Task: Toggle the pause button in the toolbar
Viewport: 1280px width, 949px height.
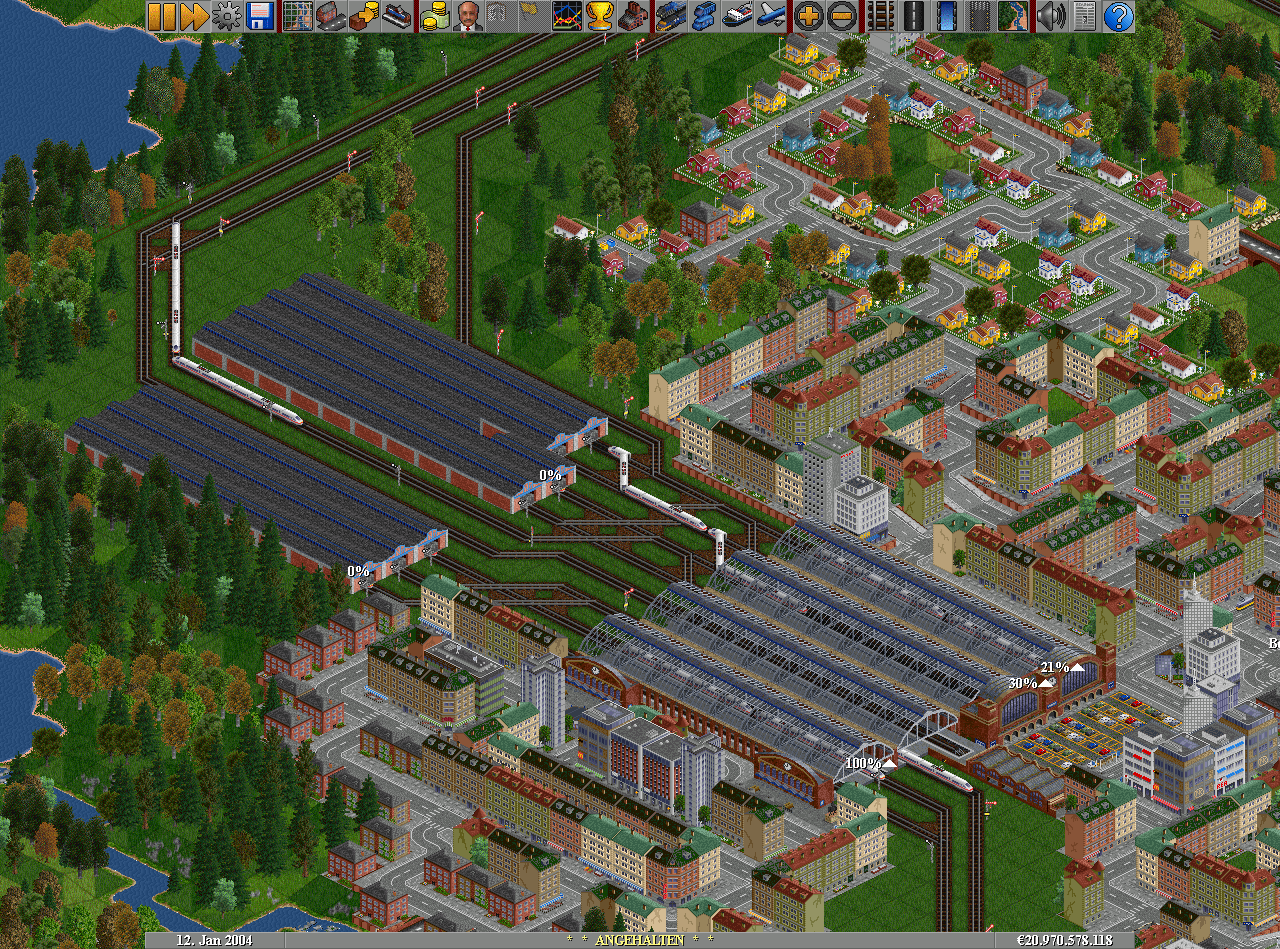Action: (x=162, y=15)
